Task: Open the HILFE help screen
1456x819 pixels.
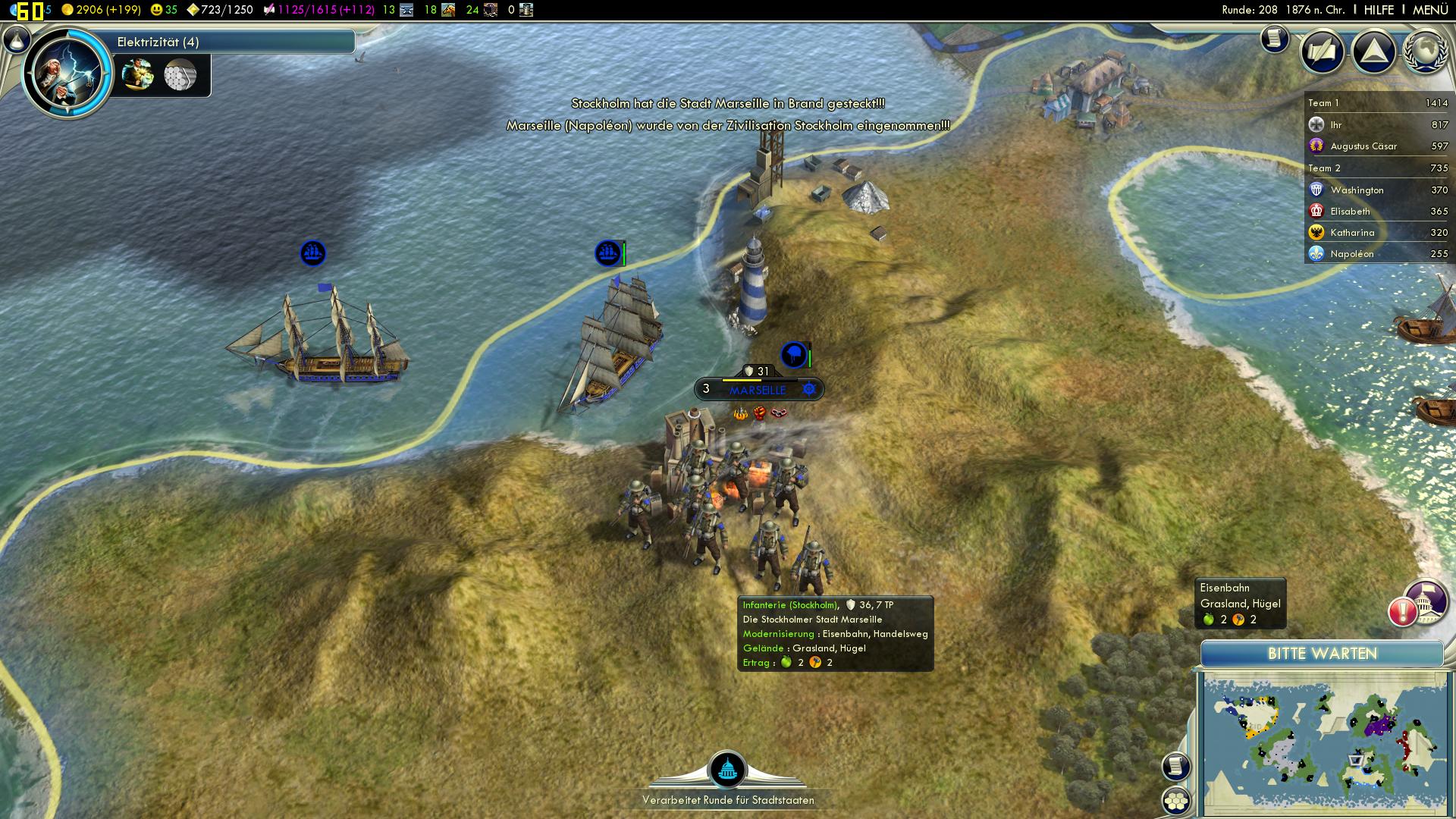Action: point(1379,10)
